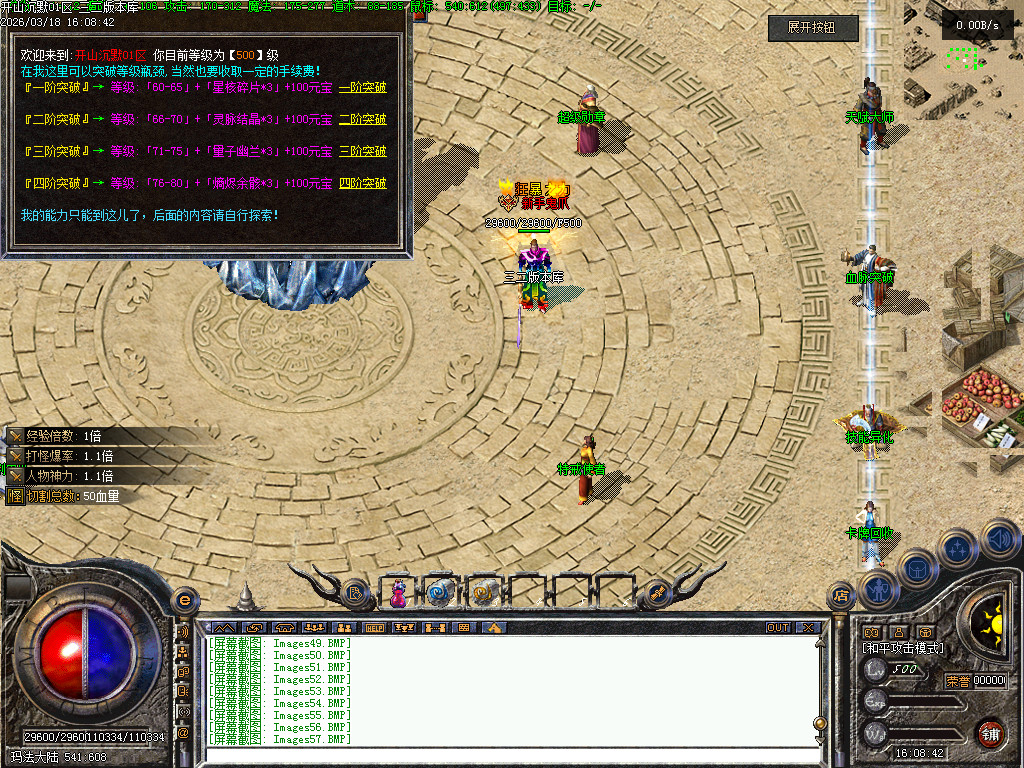Viewport: 1024px width, 768px height.
Task: Open the character equipment round button
Action: [x=877, y=590]
